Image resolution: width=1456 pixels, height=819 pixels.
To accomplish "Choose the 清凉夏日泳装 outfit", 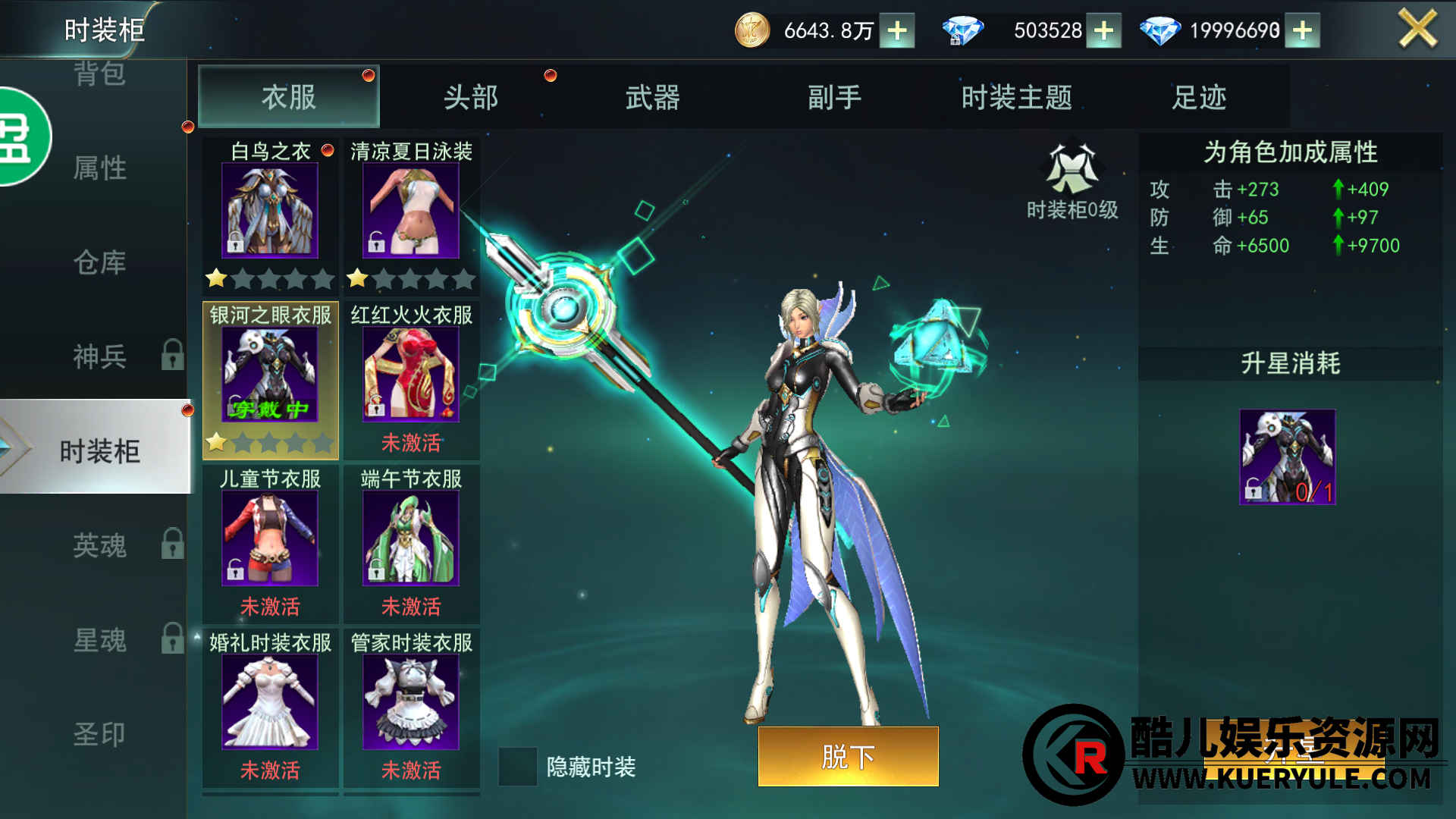I will point(411,211).
